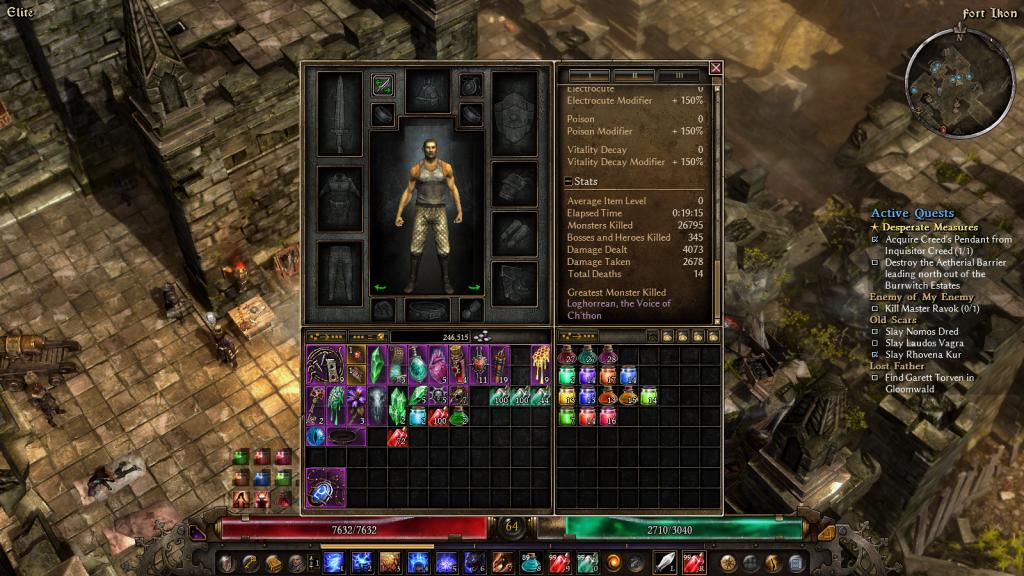Rotate character left with green arrow
Screen dimensions: 1024x576
[x=380, y=288]
